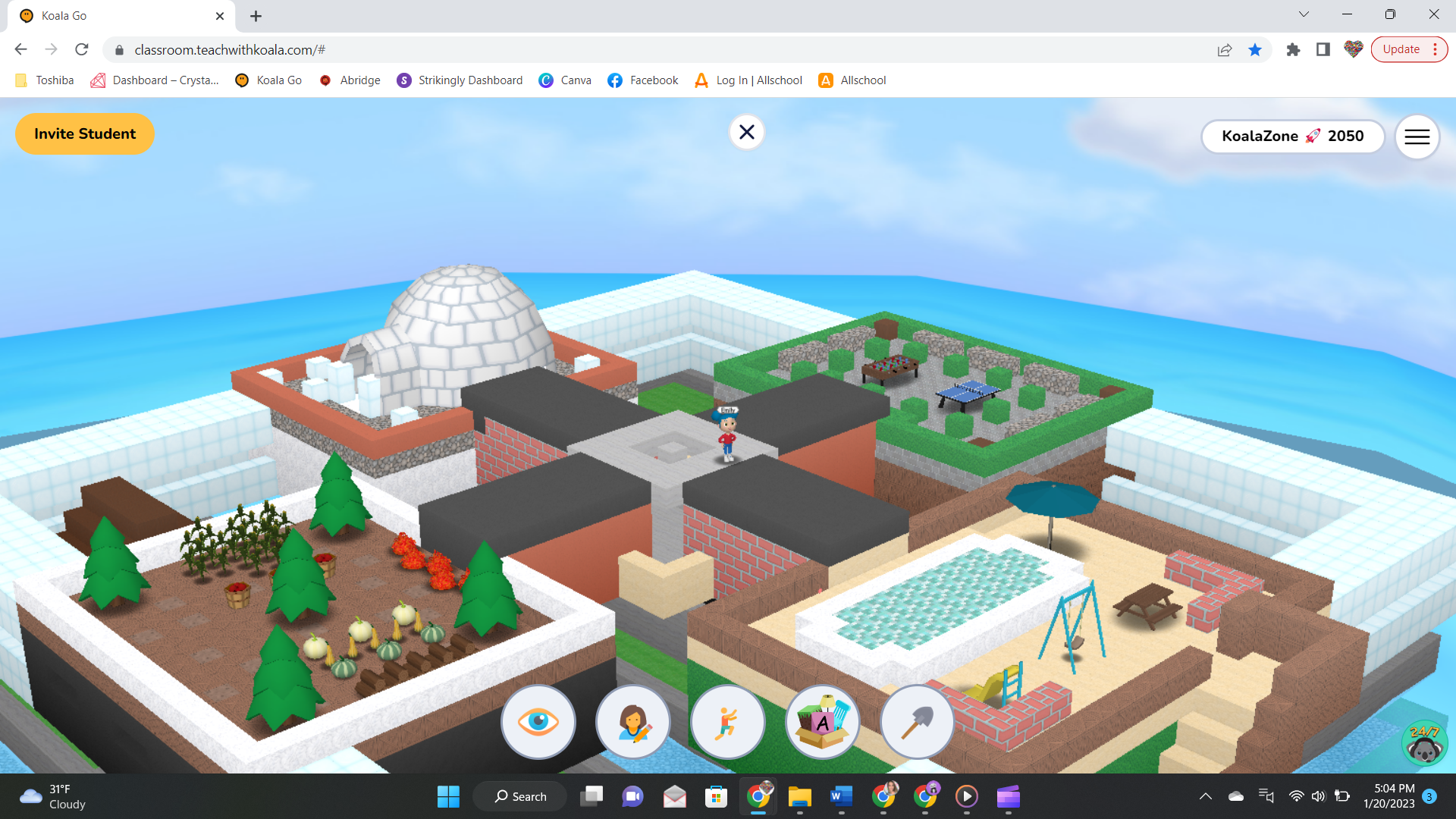This screenshot has width=1456, height=819.
Task: Select the shovel digging tool
Action: tap(917, 721)
